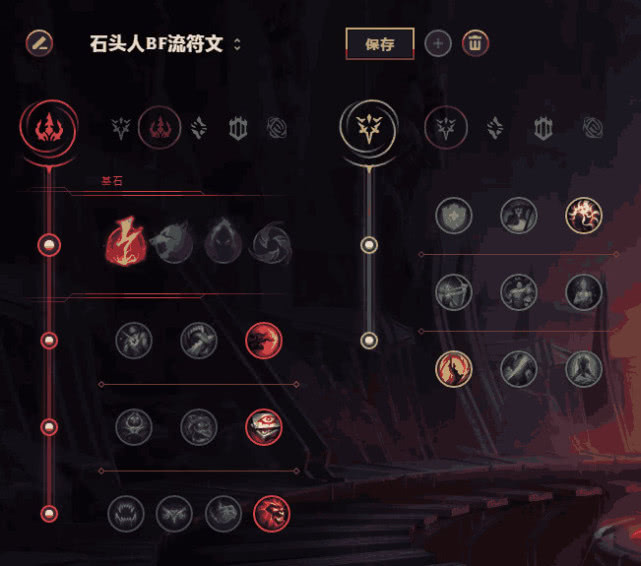The width and height of the screenshot is (641, 566).
Task: Pick the Legend: Alacrity rune
Action: [453, 292]
